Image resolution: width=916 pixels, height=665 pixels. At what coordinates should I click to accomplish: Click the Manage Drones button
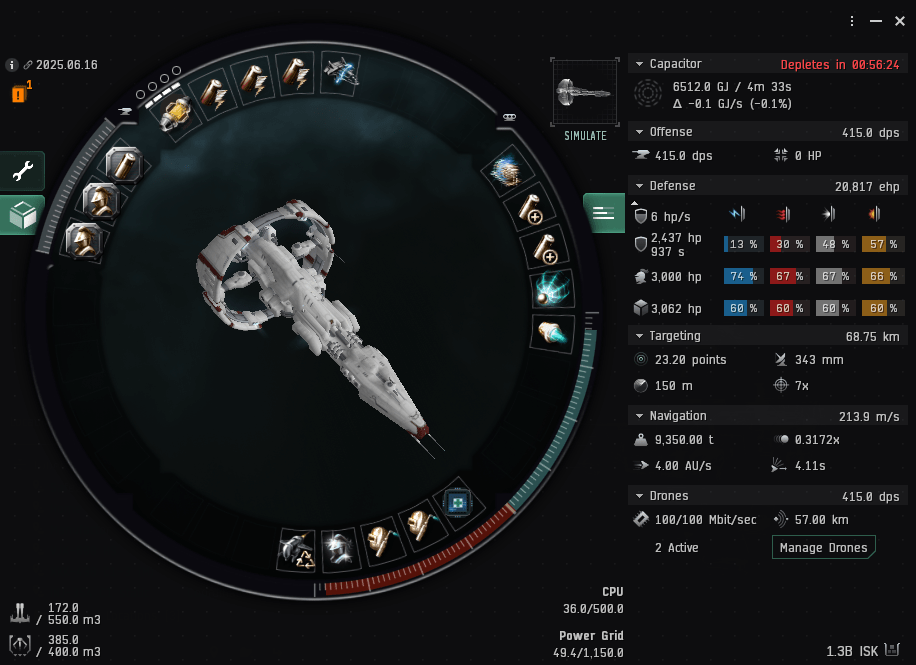pos(823,548)
